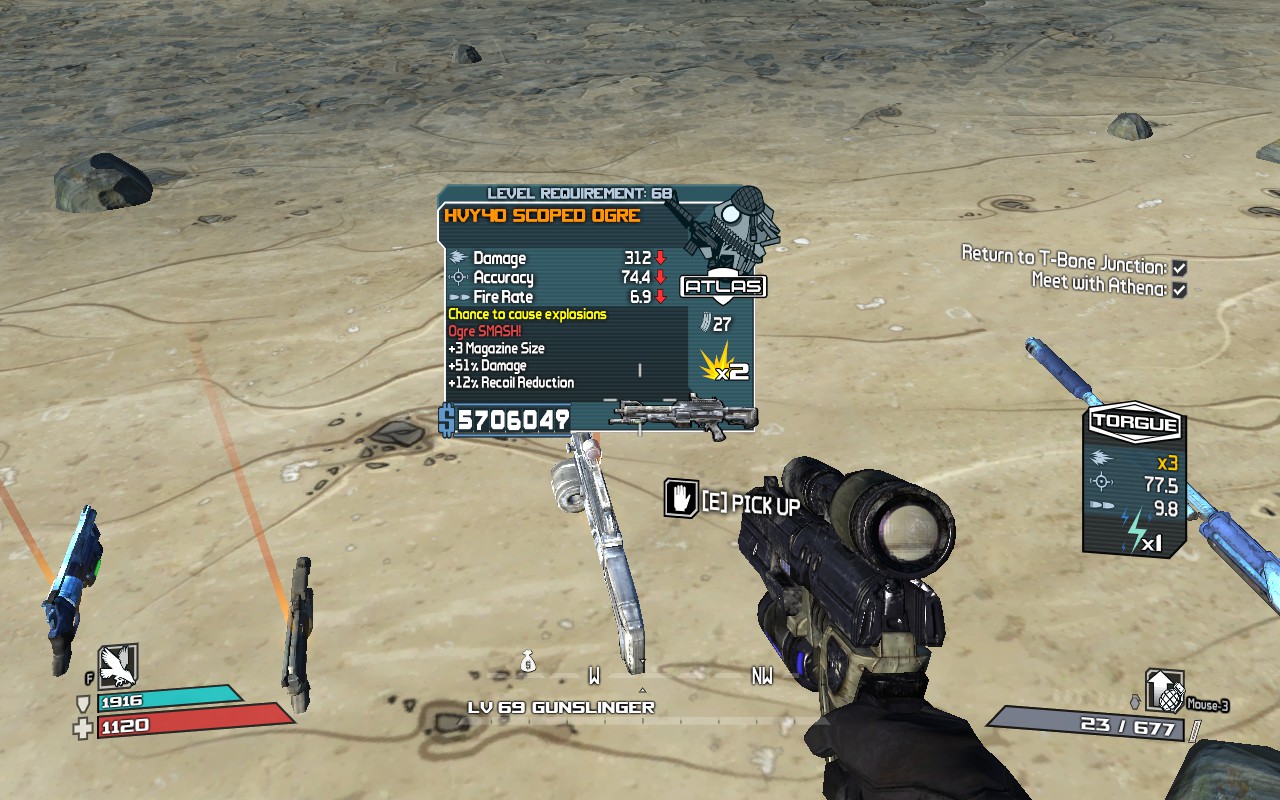Activate the Bloodwing action skill icon

point(118,666)
